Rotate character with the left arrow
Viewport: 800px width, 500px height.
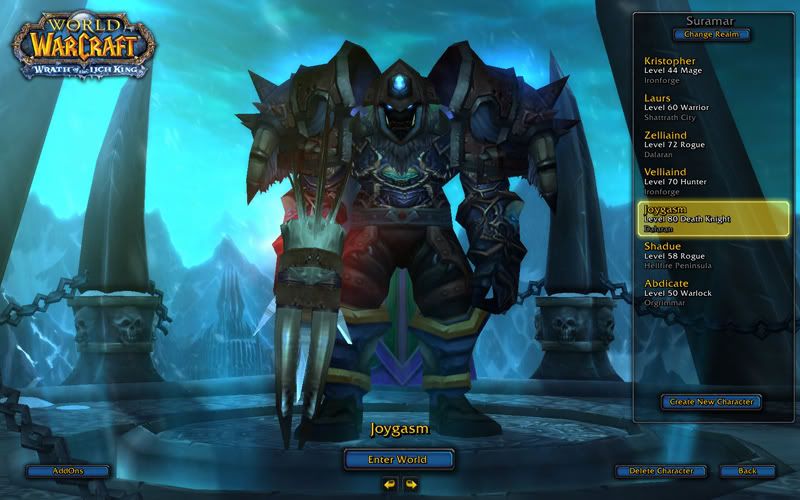(389, 484)
